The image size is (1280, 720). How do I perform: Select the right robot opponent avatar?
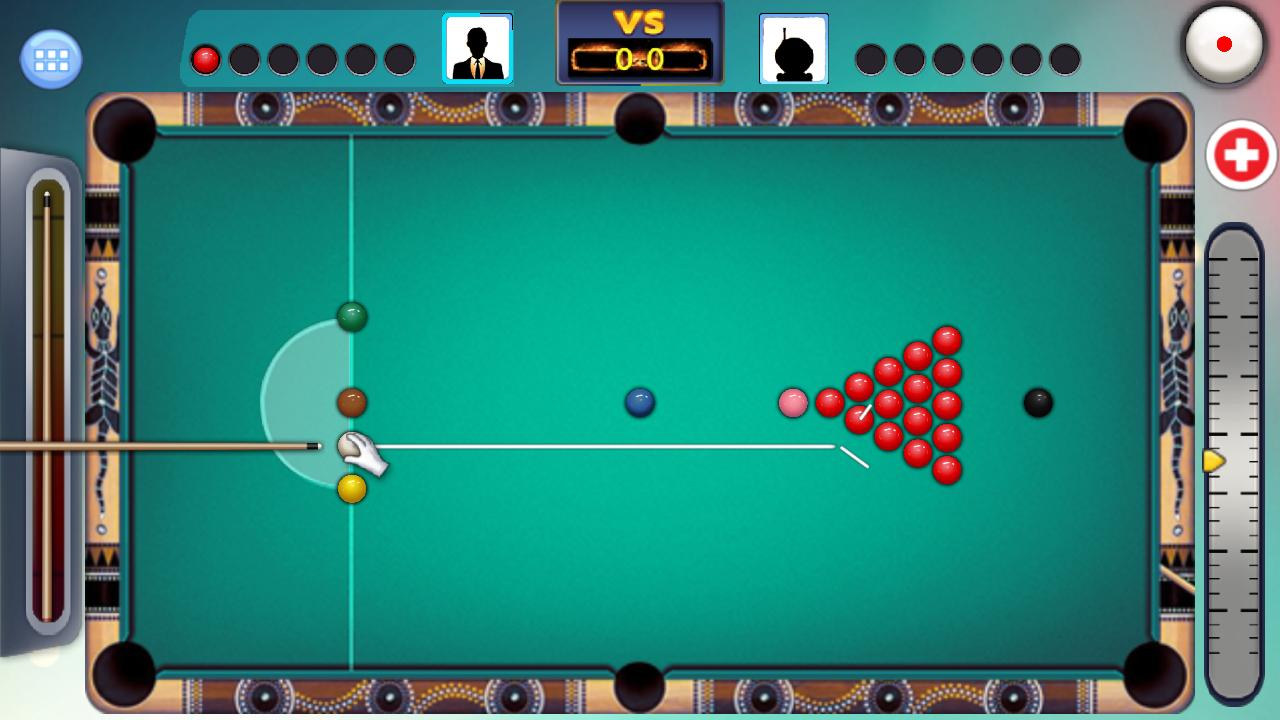pos(793,49)
